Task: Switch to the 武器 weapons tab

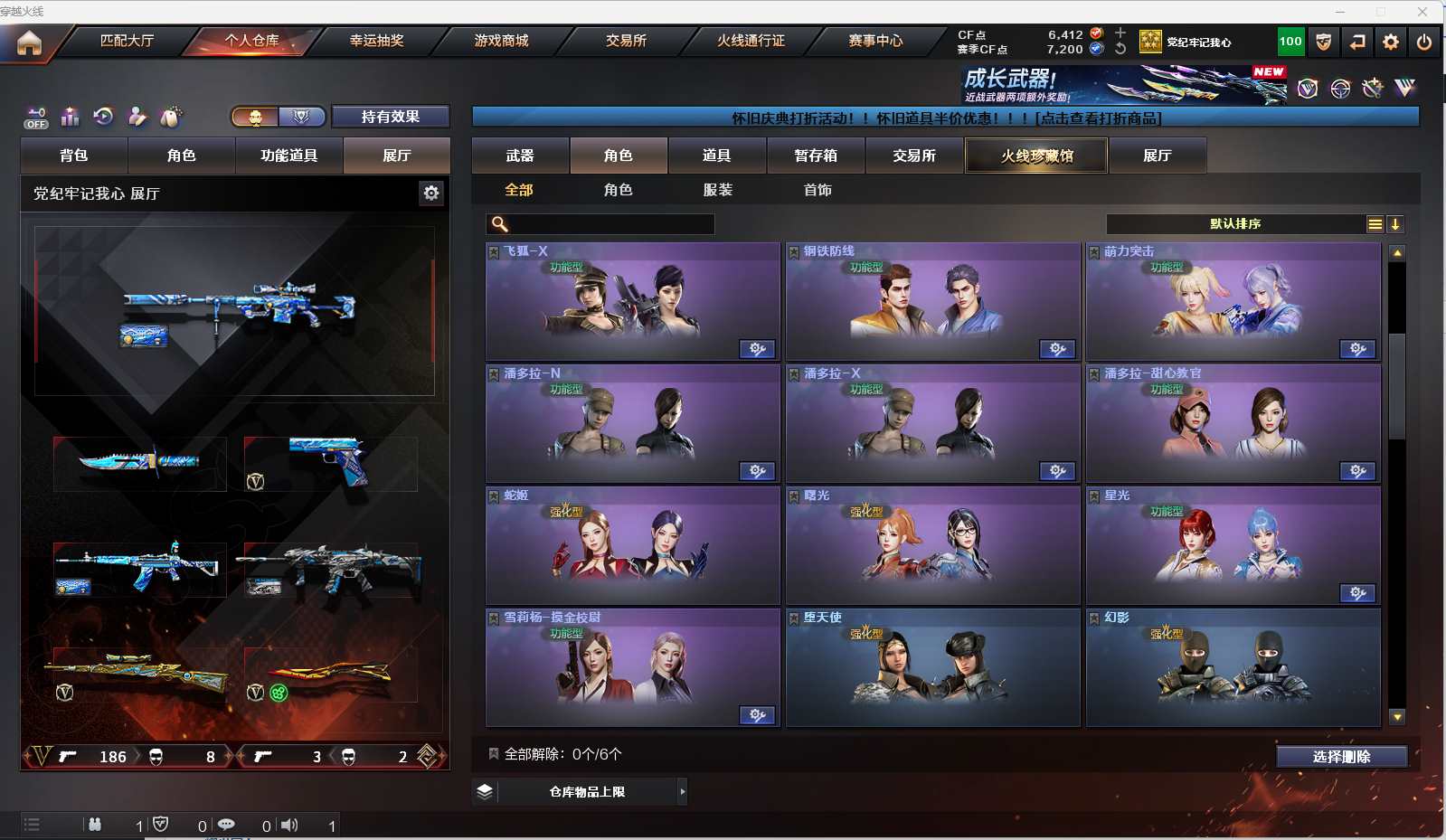Action: pos(520,156)
